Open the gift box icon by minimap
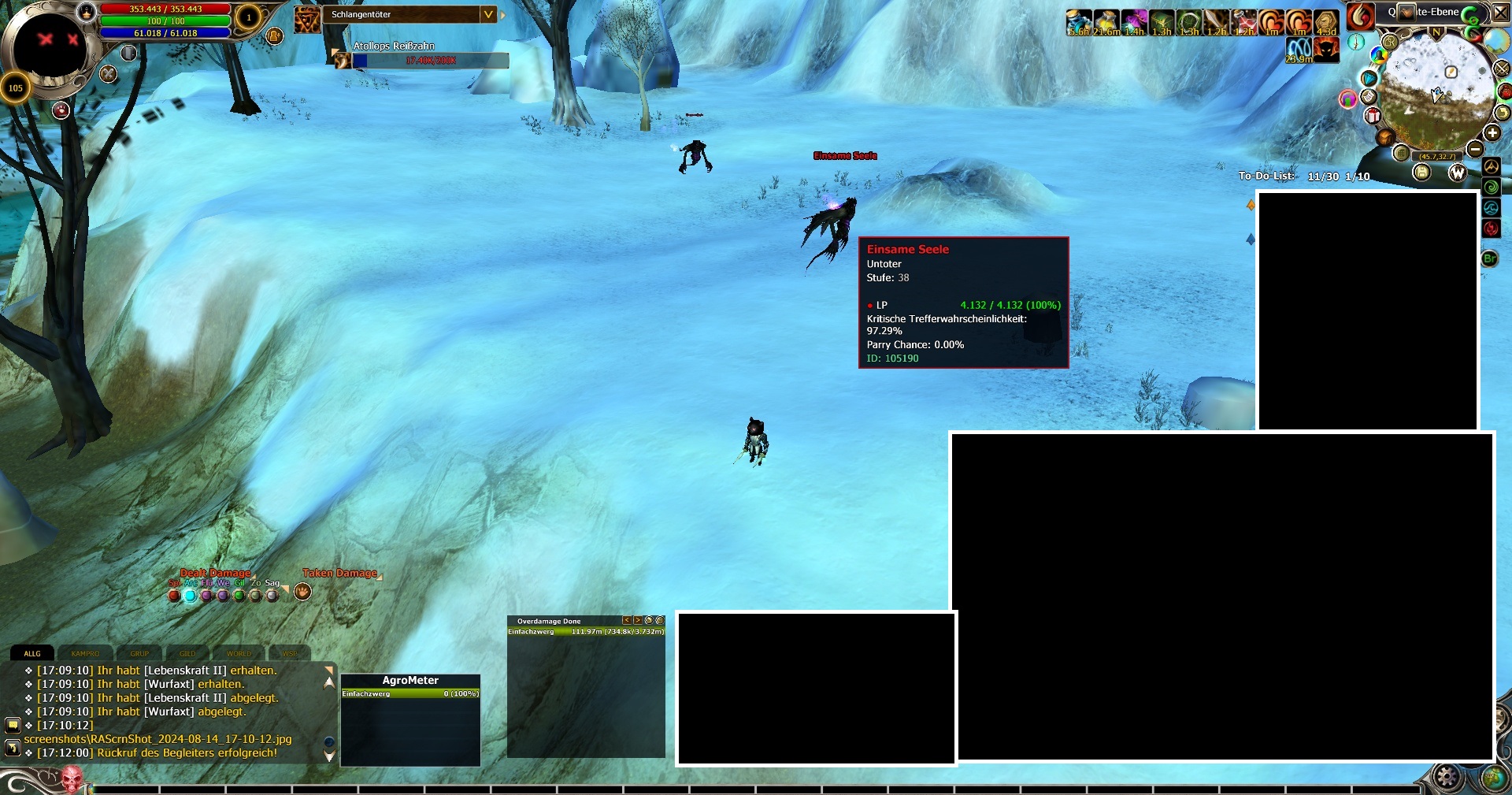Screen dimensions: 1512x795 pyautogui.click(x=1373, y=117)
